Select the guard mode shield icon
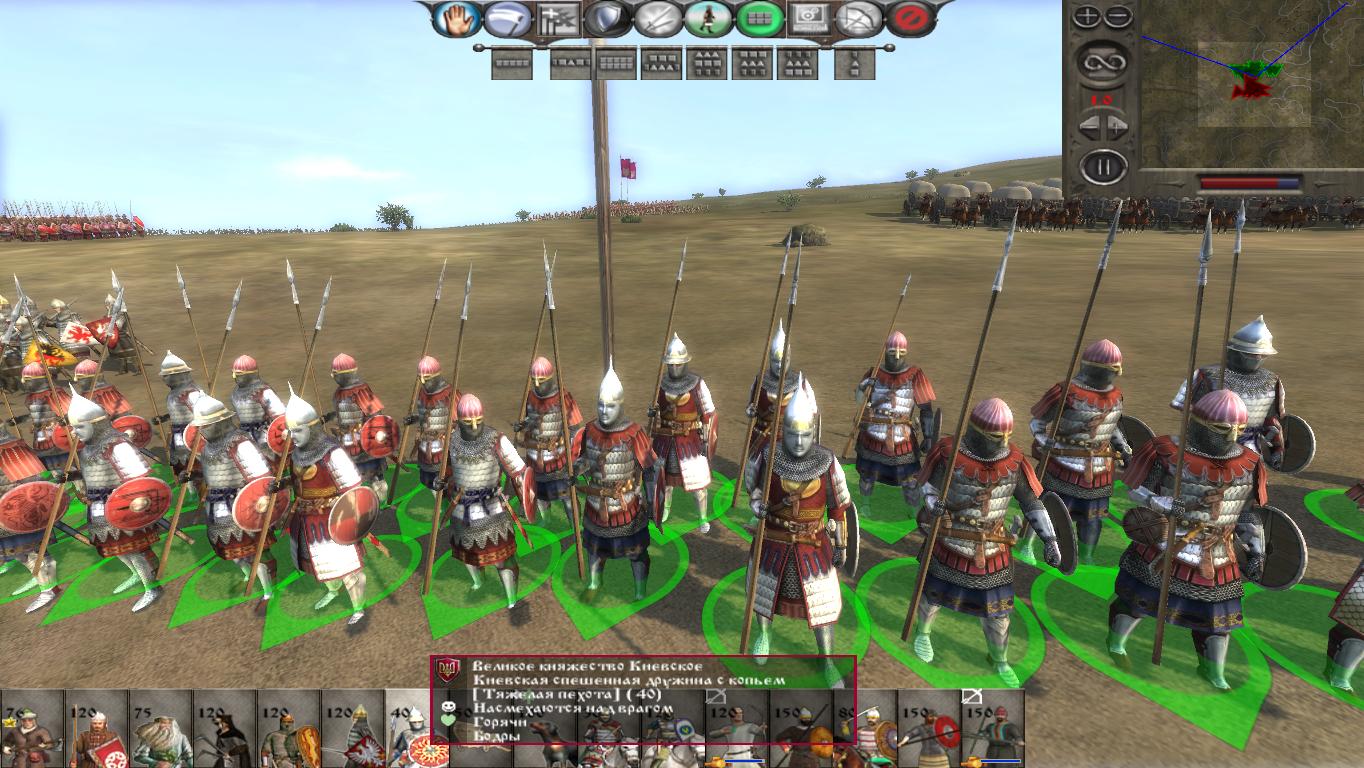The image size is (1364, 768). 605,18
